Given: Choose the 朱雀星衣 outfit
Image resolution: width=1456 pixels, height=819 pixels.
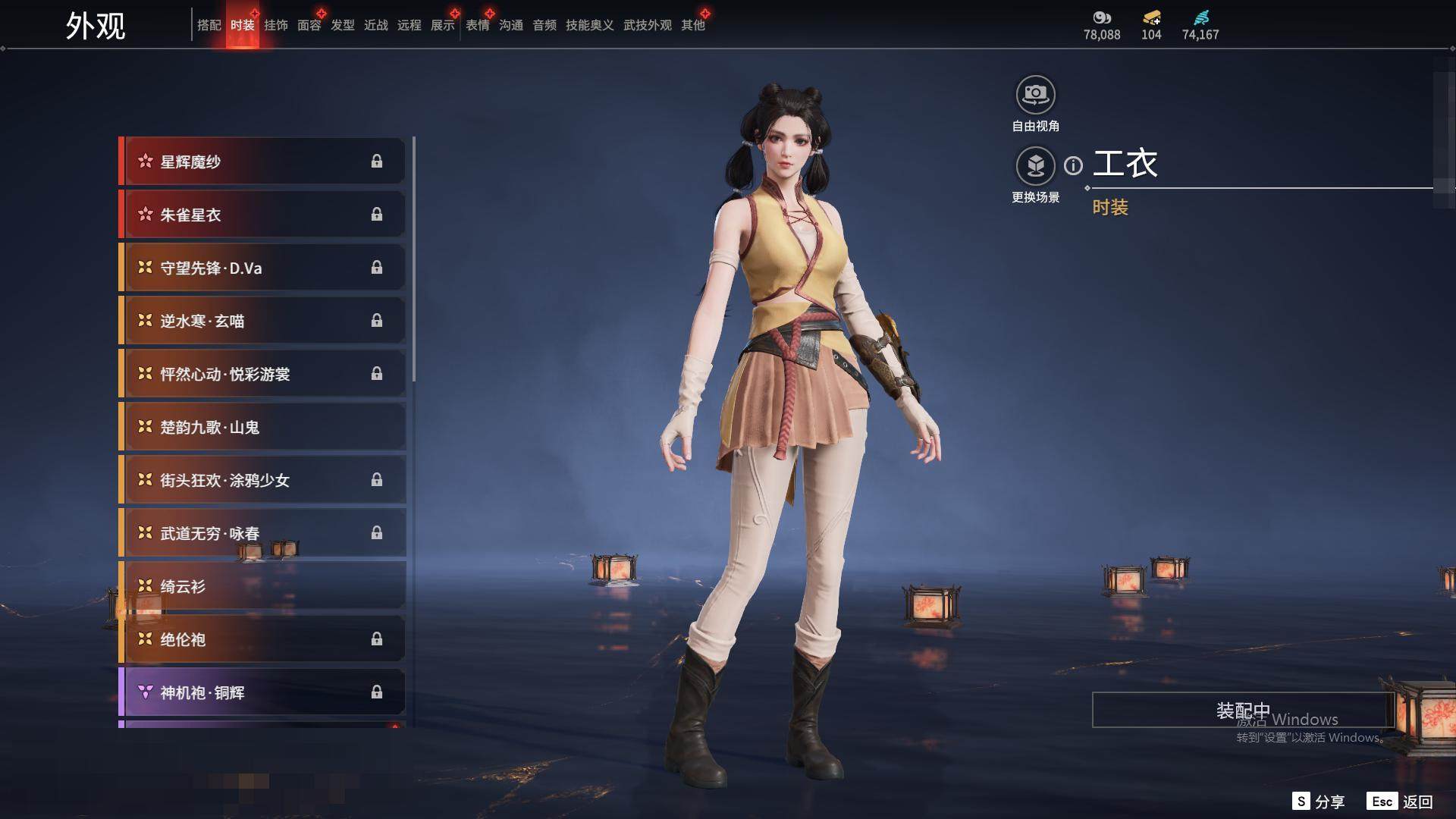Looking at the screenshot, I should [262, 215].
